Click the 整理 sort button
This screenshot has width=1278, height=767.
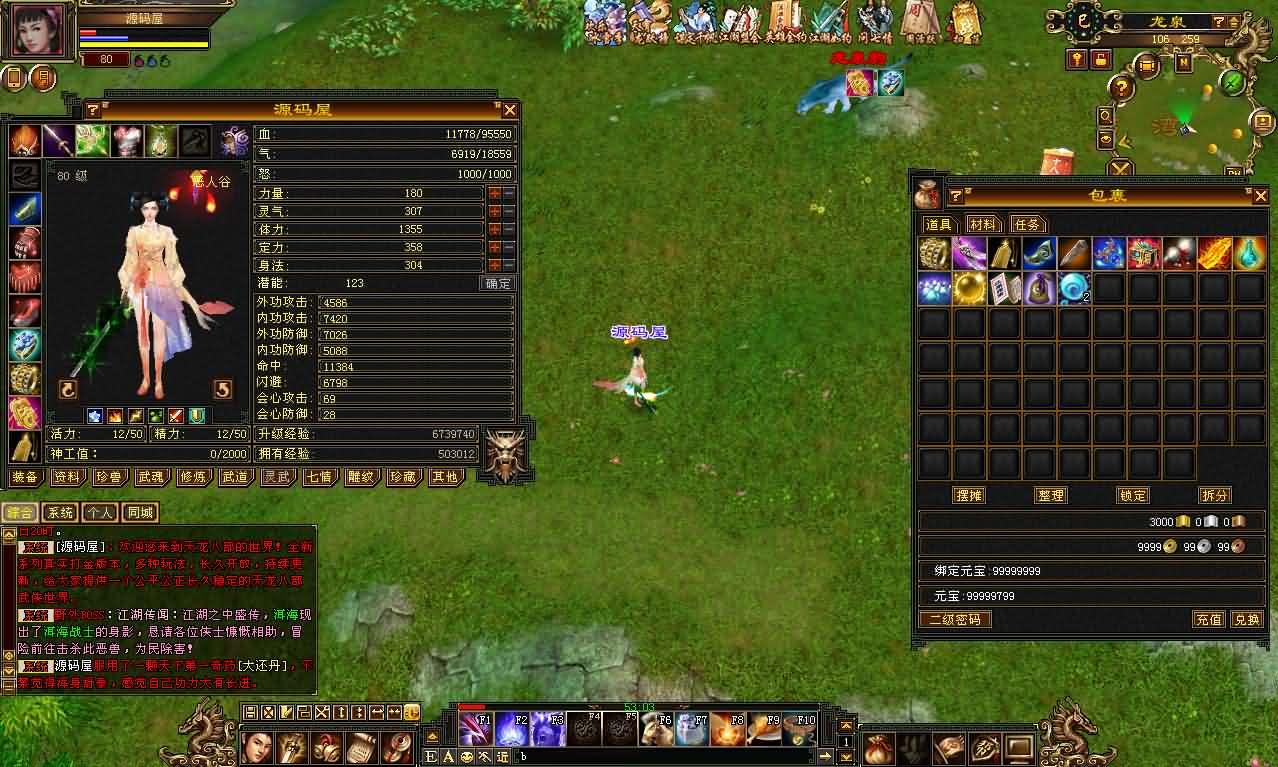coord(1050,495)
